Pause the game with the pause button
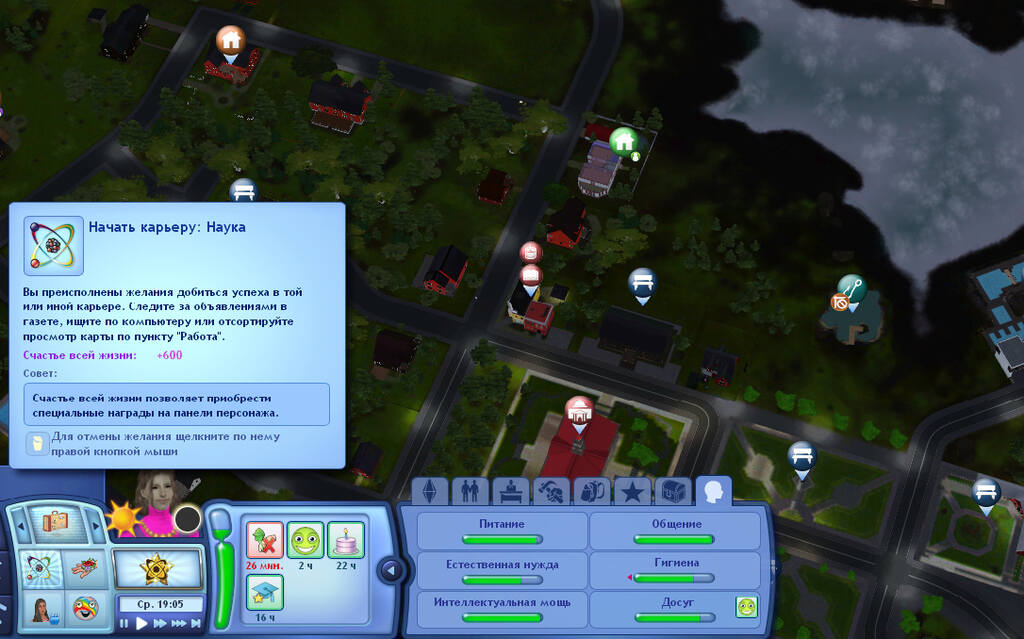Viewport: 1024px width, 639px height. 125,623
